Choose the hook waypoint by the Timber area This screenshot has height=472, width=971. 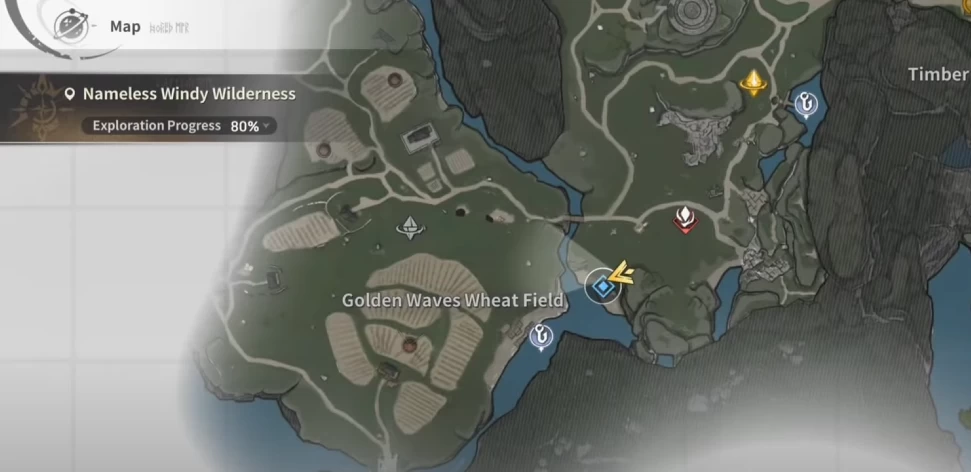806,102
